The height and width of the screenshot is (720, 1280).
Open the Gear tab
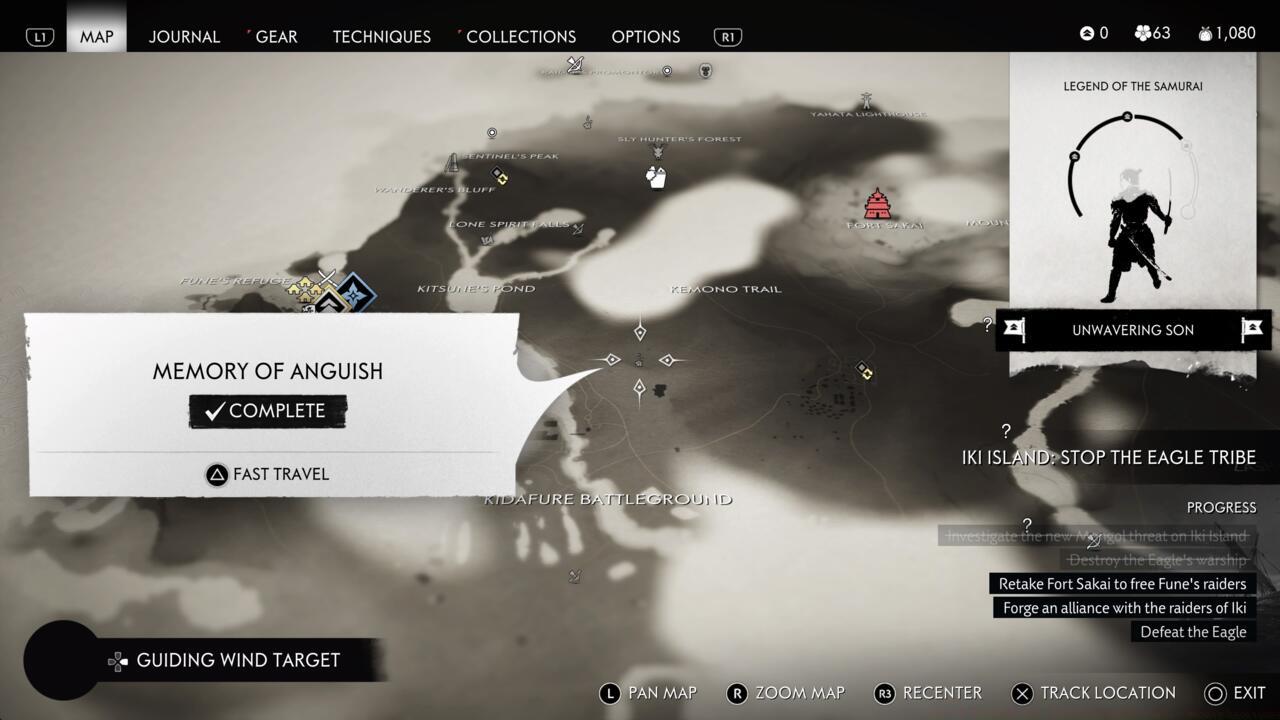point(276,36)
